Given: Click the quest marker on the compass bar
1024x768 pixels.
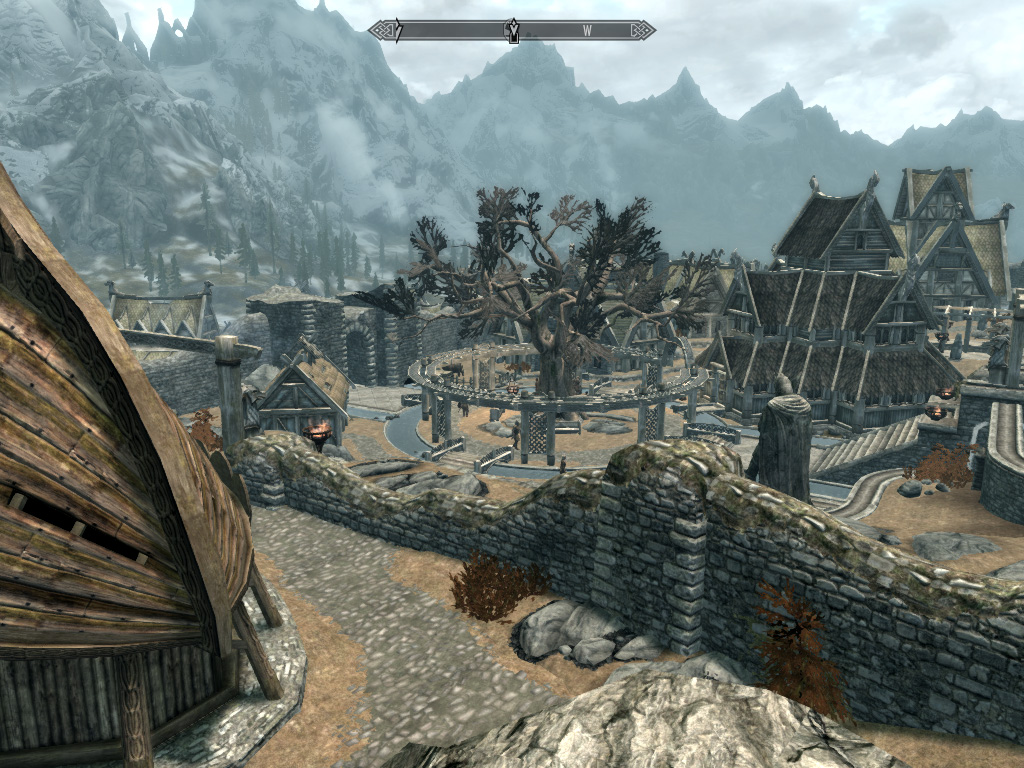Looking at the screenshot, I should pyautogui.click(x=513, y=31).
